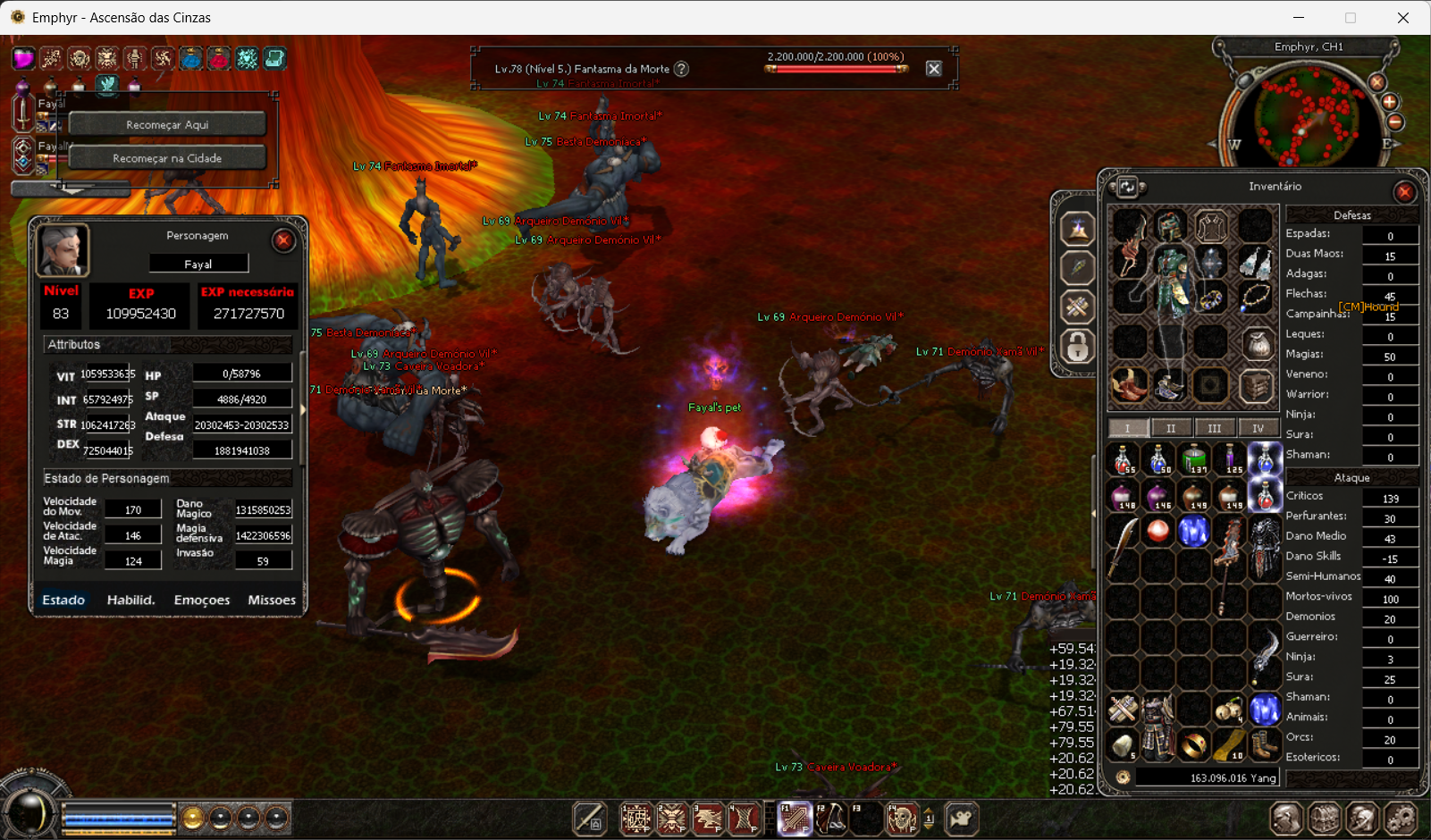Click the target info question mark
Viewport: 1431px width, 840px height.
pyautogui.click(x=682, y=69)
